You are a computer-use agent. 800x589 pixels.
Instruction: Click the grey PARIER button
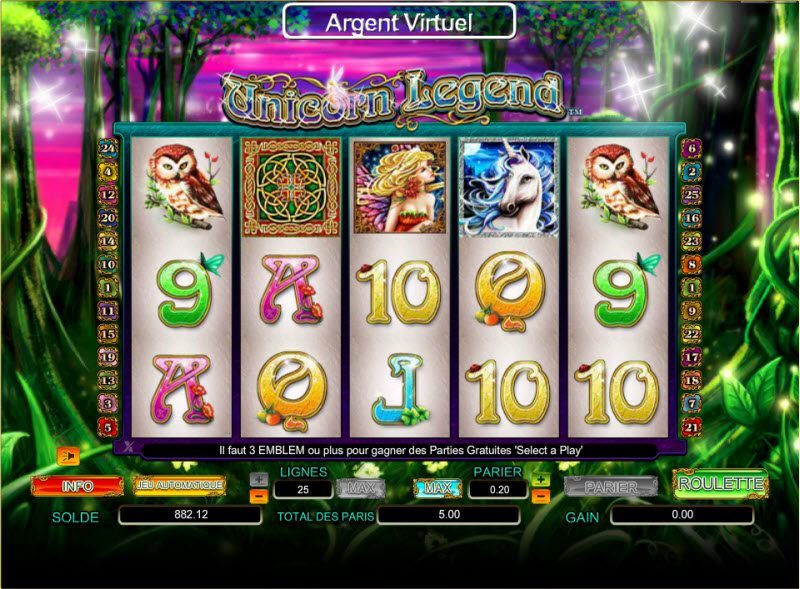point(611,486)
